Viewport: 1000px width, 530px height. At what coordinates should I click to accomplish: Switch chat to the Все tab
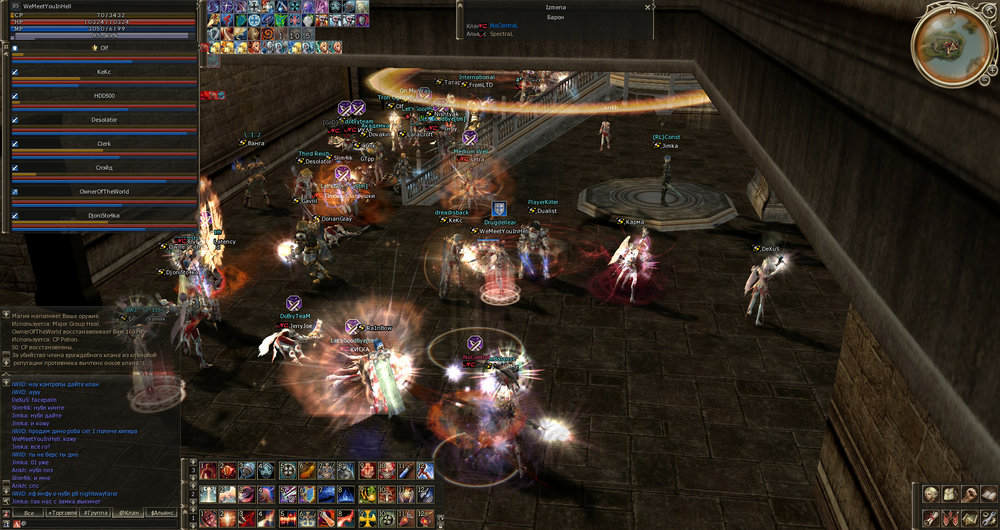tap(29, 513)
